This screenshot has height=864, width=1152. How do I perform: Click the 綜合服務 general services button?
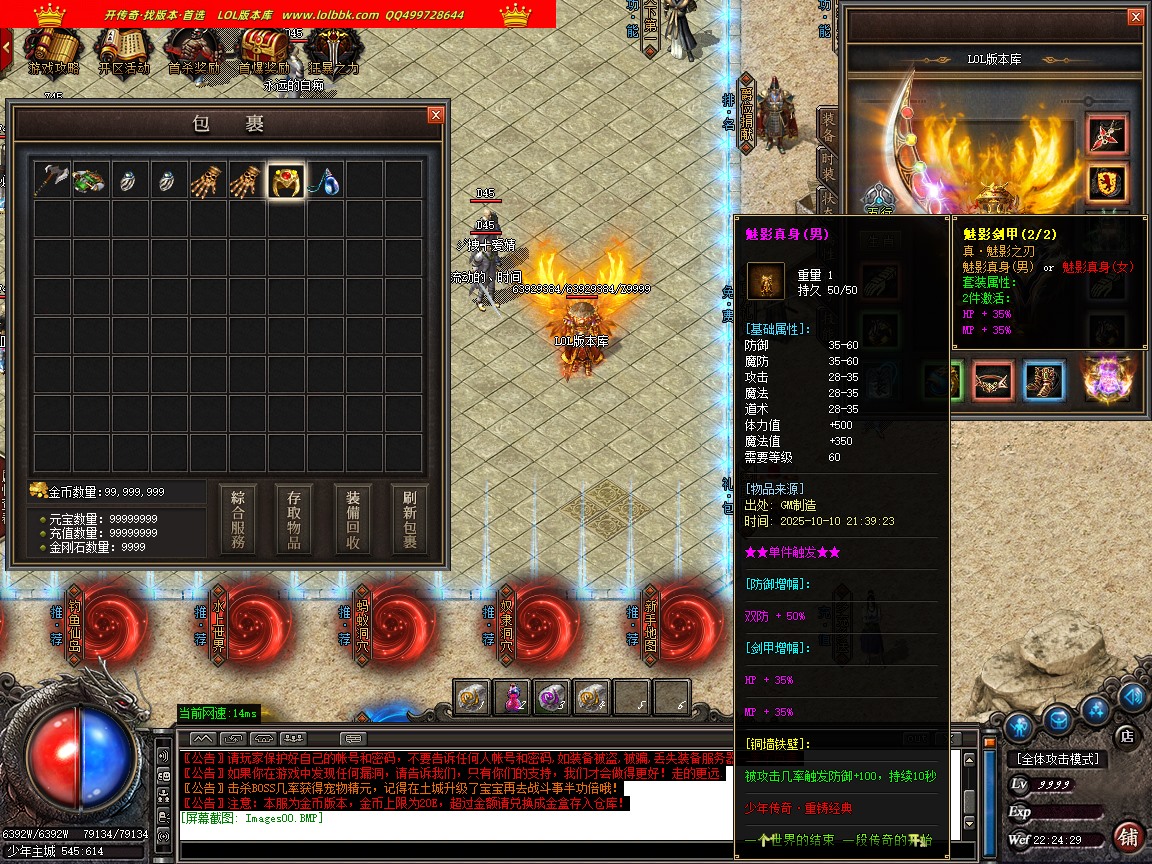click(x=238, y=520)
